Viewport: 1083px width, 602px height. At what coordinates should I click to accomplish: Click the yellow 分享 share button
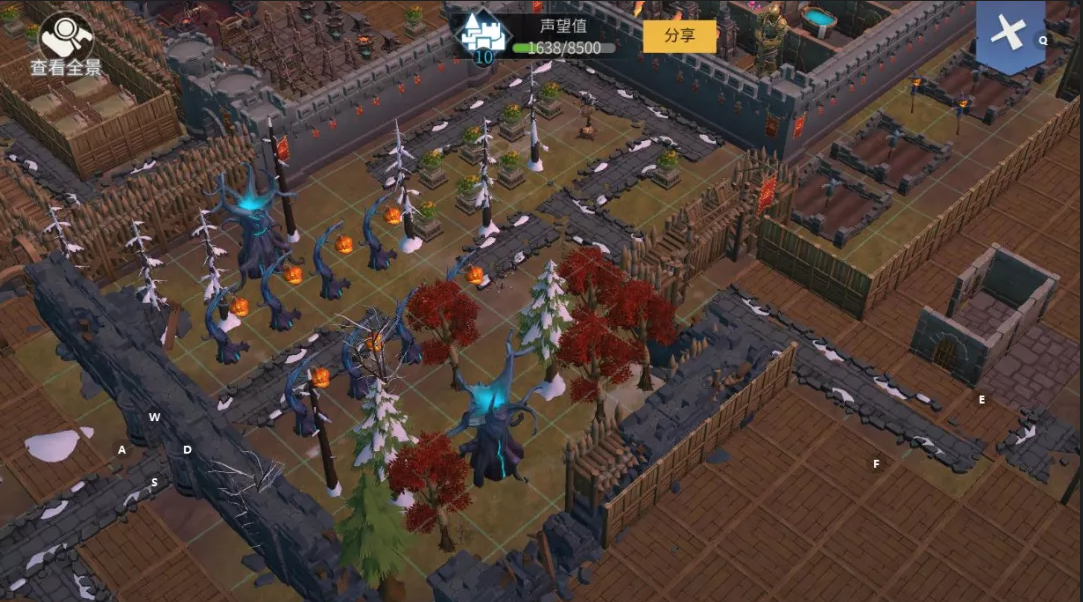click(x=679, y=36)
